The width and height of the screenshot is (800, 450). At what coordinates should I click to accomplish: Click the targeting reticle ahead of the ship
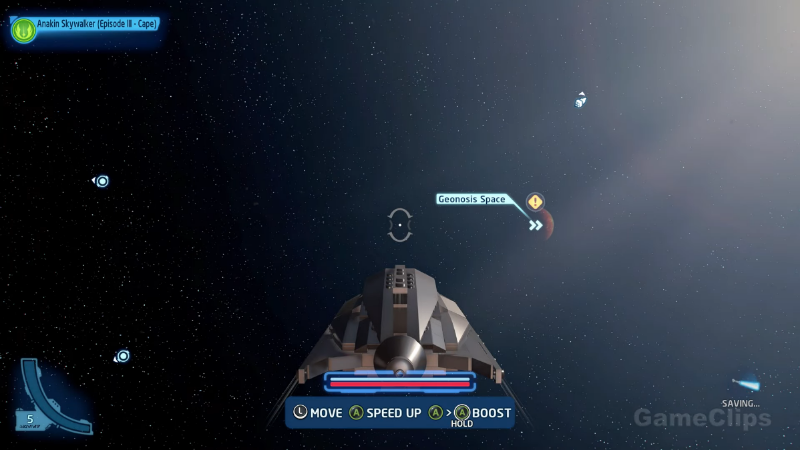400,225
